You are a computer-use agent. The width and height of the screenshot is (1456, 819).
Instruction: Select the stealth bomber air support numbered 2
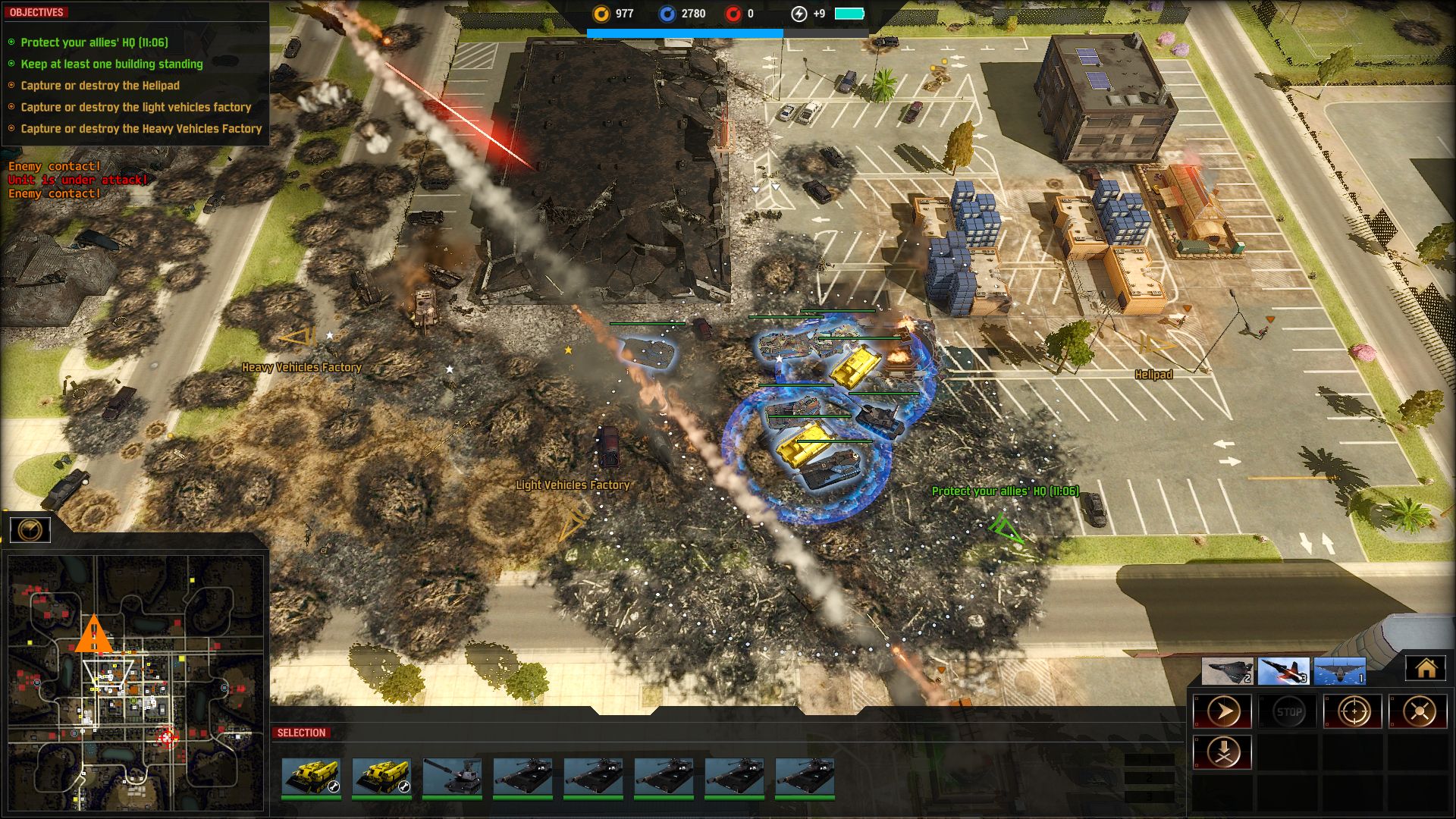coord(1228,671)
